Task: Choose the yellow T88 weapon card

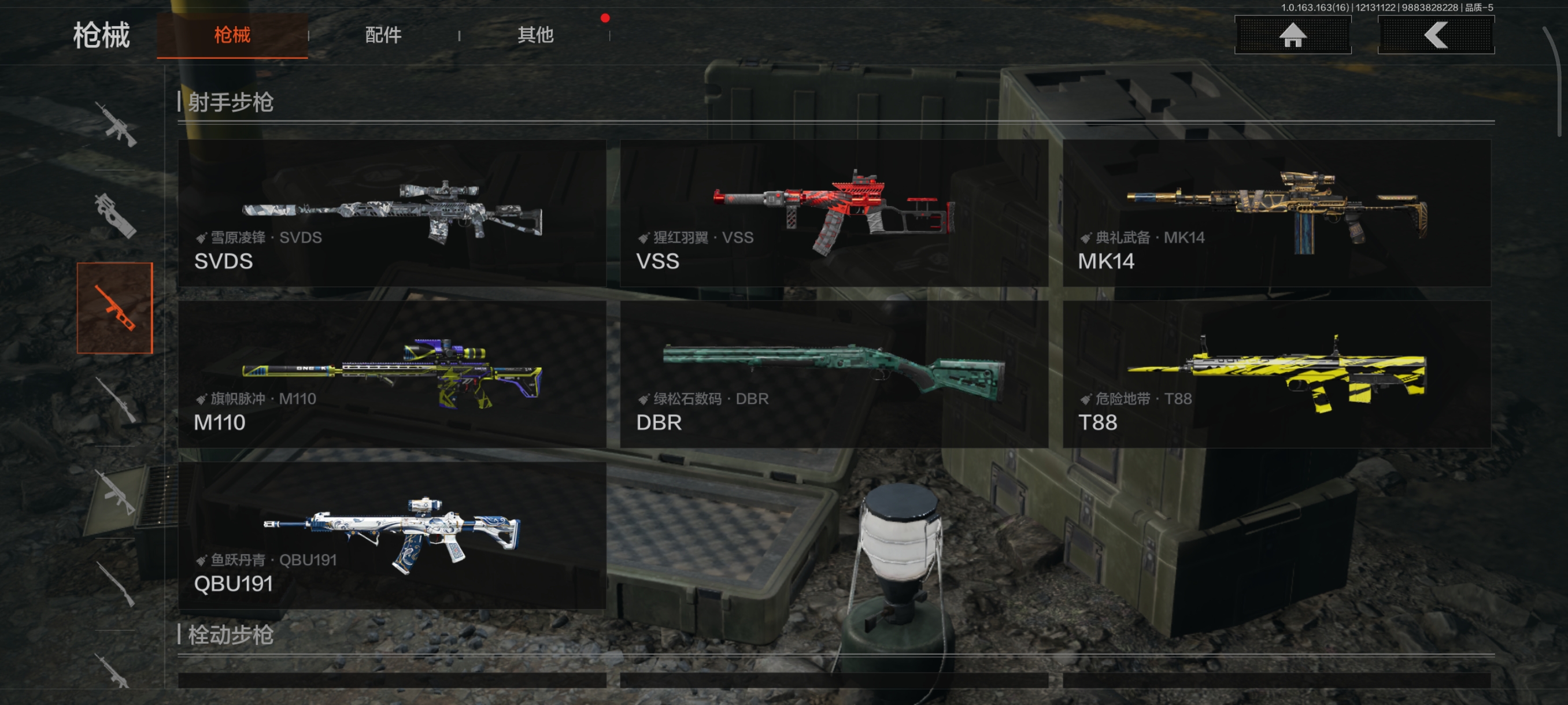Action: pos(1277,374)
